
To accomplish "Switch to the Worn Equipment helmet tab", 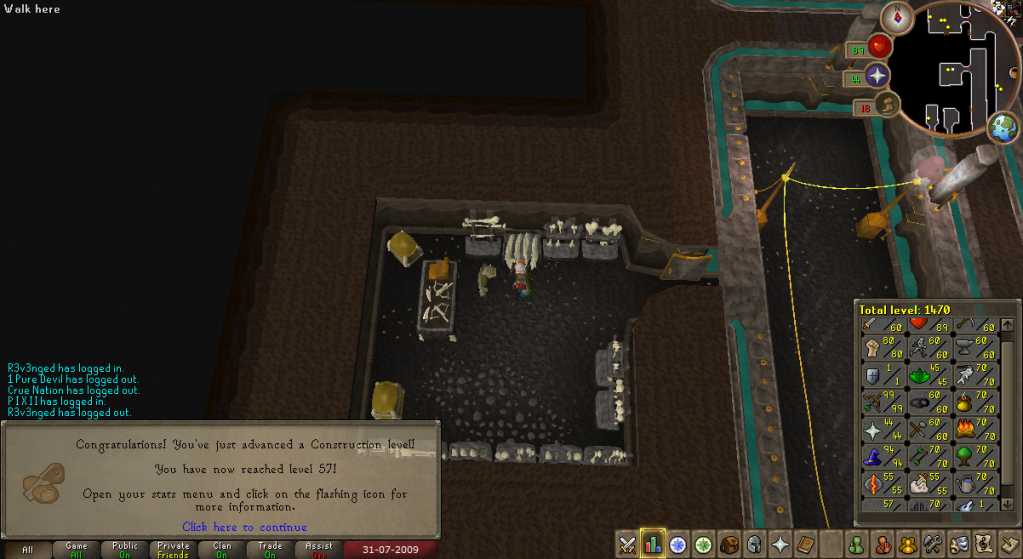I will (x=756, y=545).
